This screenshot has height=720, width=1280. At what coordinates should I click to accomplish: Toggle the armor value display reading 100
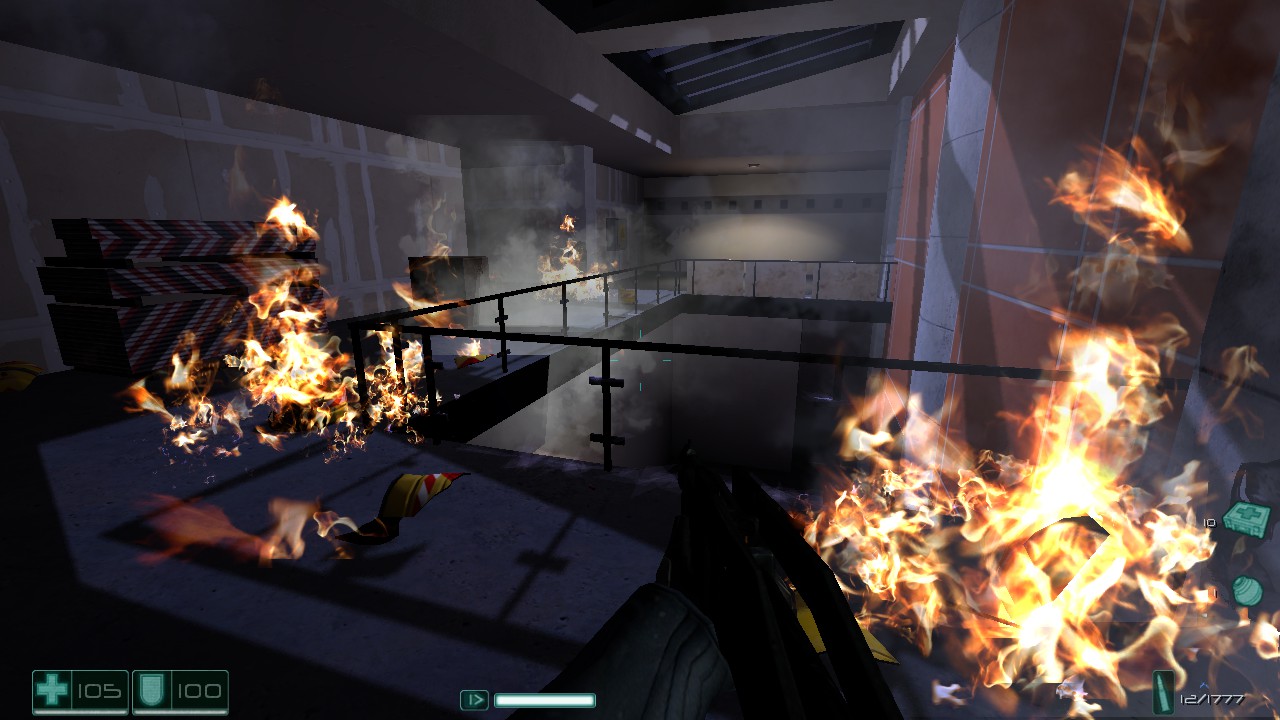tap(199, 690)
